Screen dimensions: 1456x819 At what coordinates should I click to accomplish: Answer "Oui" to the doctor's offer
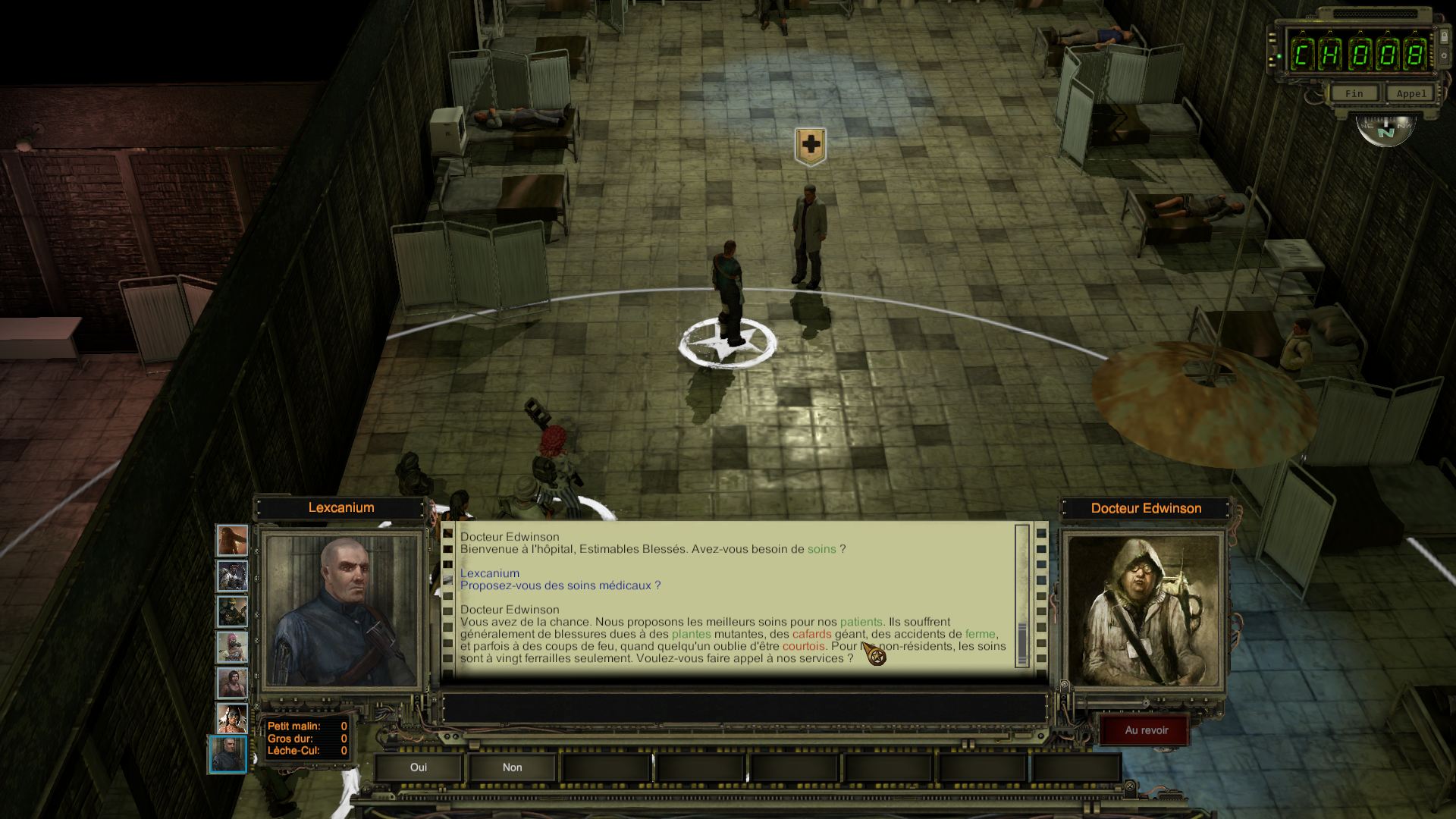pyautogui.click(x=419, y=767)
